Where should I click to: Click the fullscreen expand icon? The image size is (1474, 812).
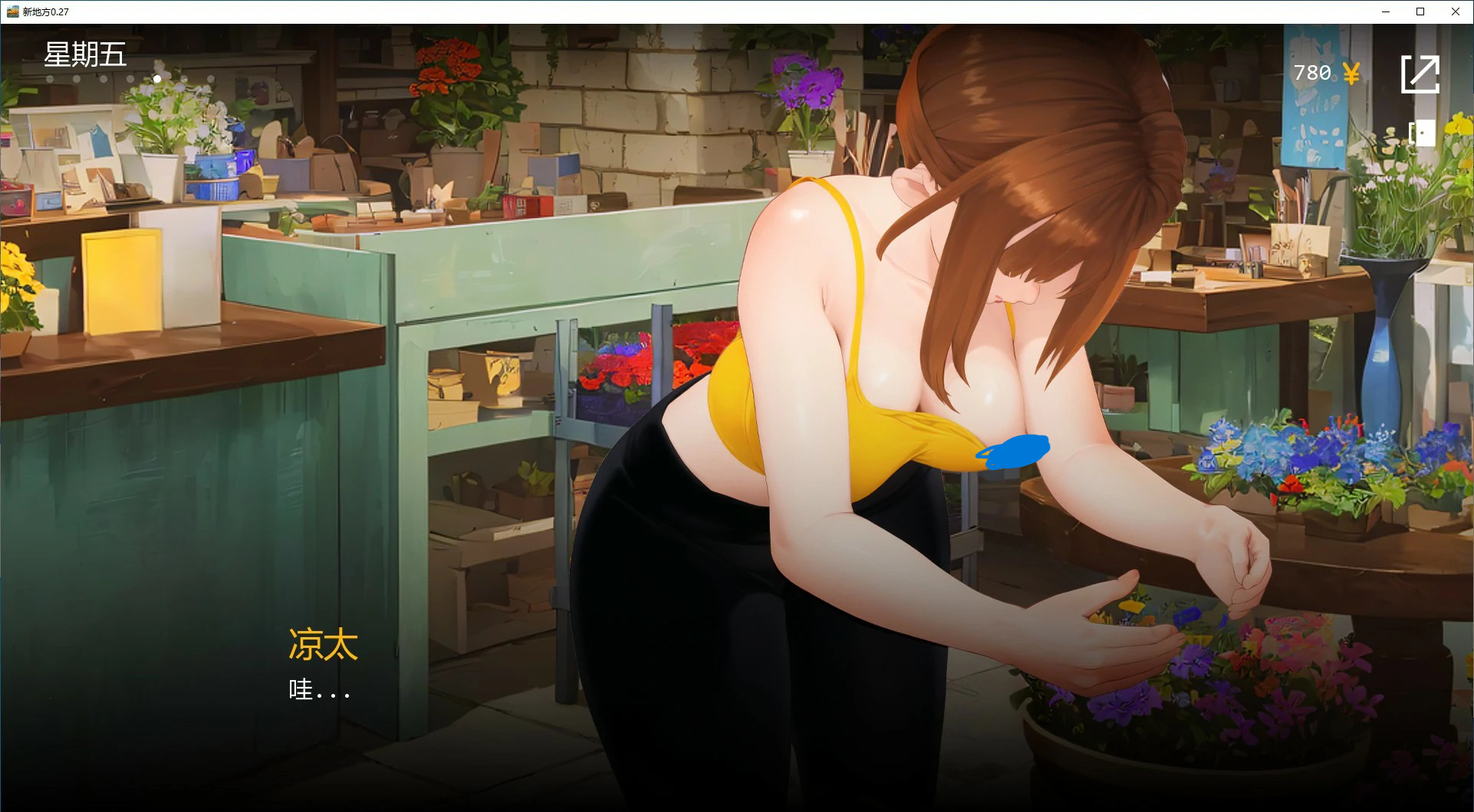(1422, 74)
